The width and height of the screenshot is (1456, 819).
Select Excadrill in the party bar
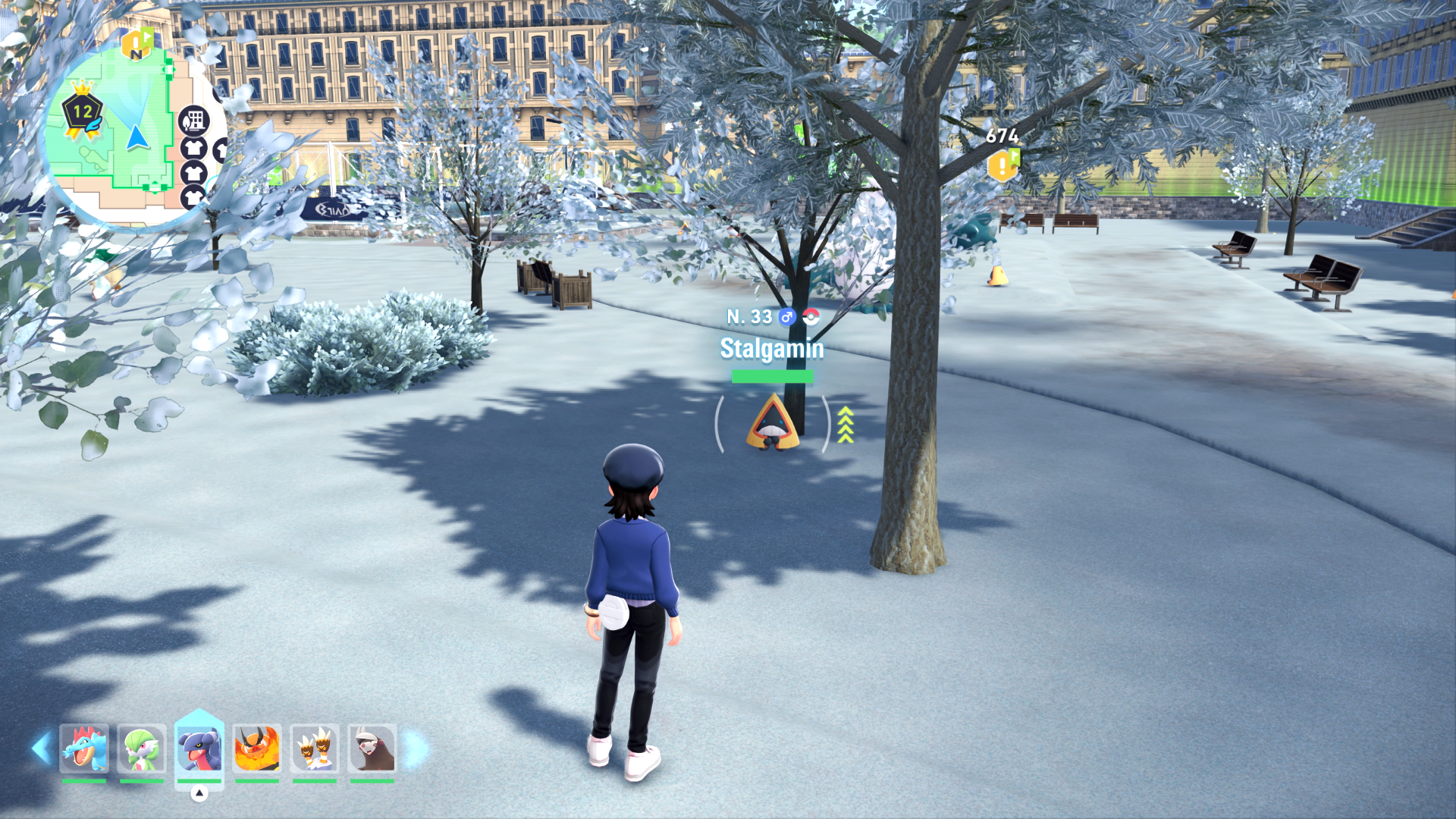point(372,749)
